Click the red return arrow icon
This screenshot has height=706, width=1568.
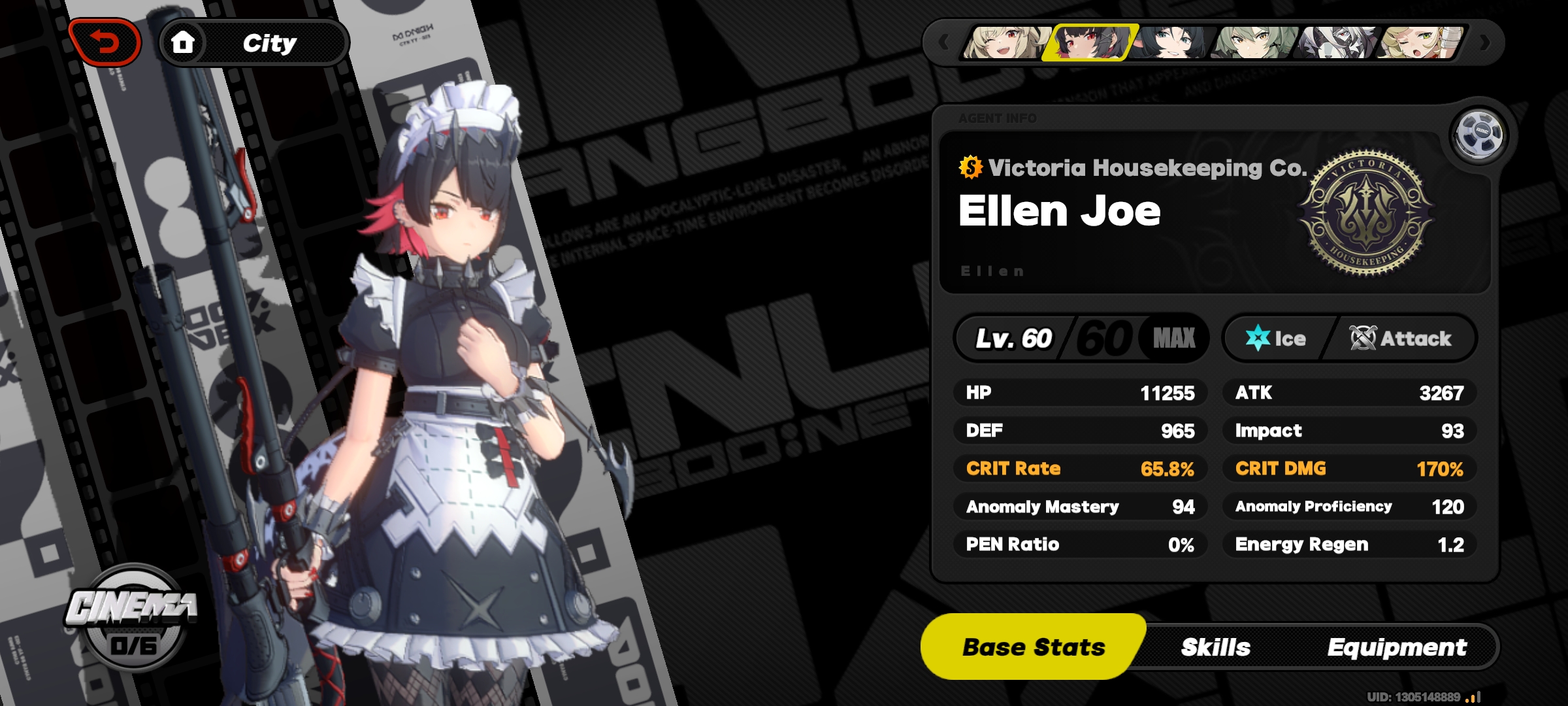coord(105,41)
